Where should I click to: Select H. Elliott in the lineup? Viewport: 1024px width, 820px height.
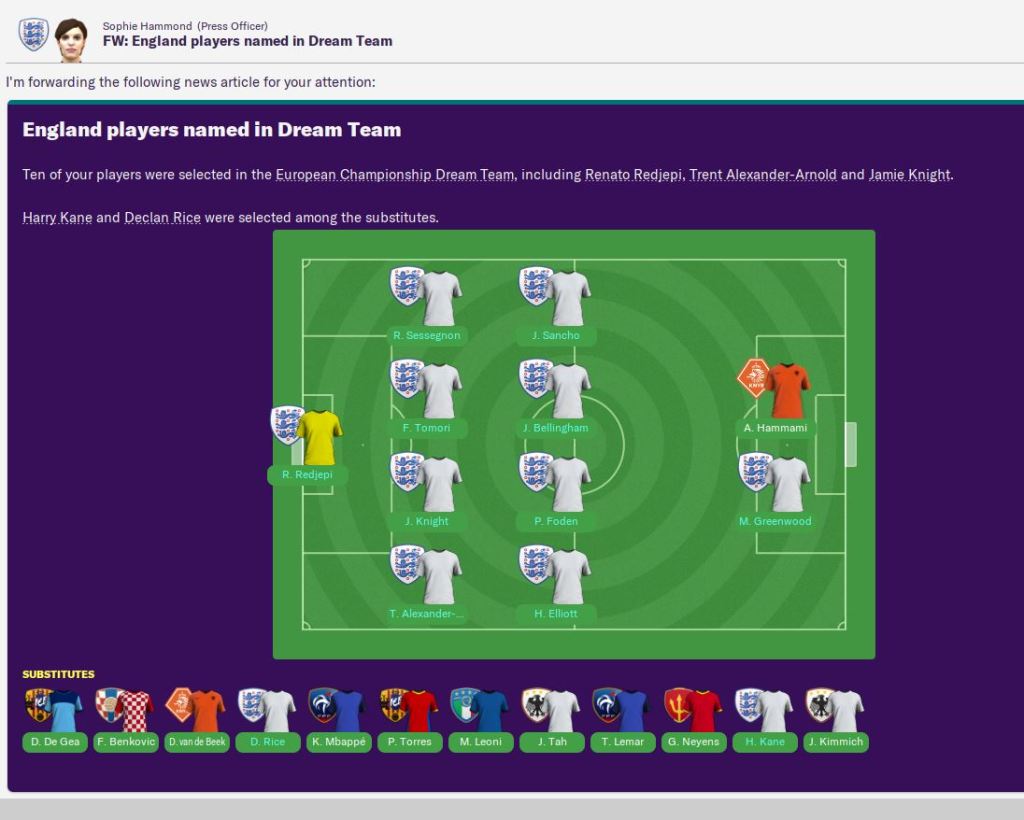click(x=556, y=613)
